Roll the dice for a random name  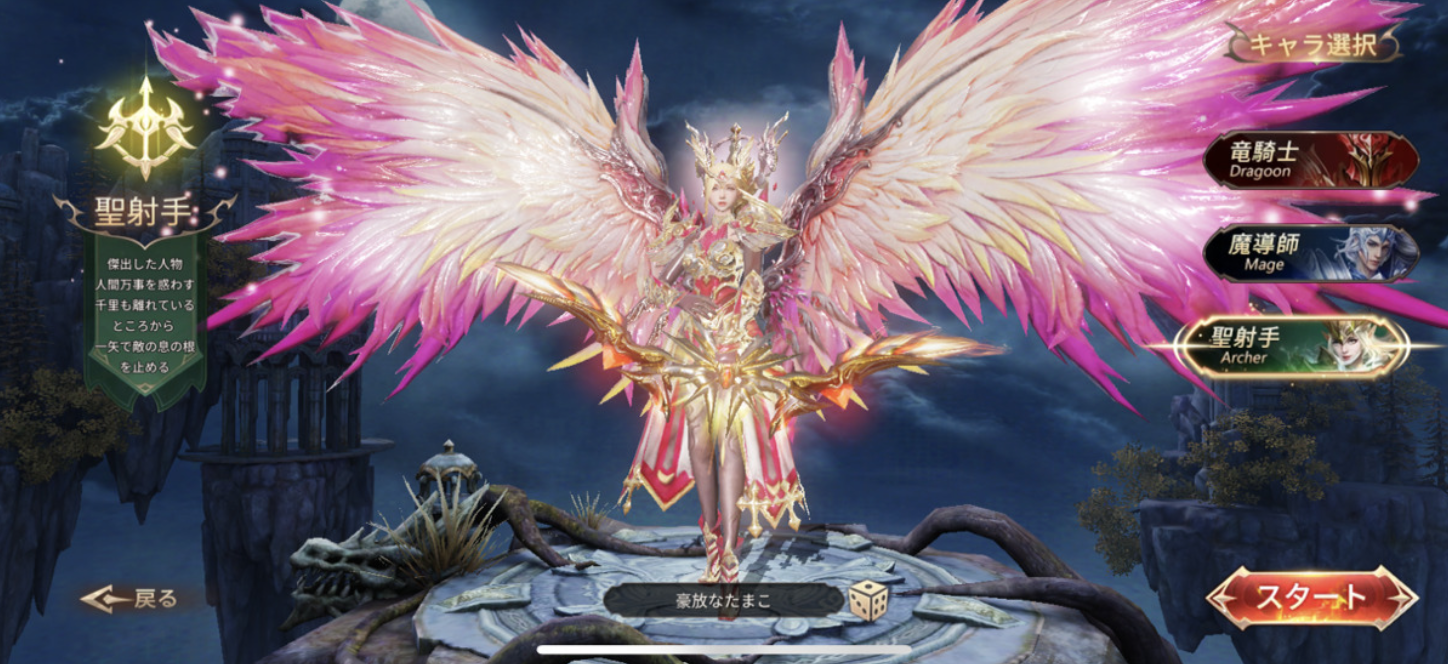coord(868,601)
